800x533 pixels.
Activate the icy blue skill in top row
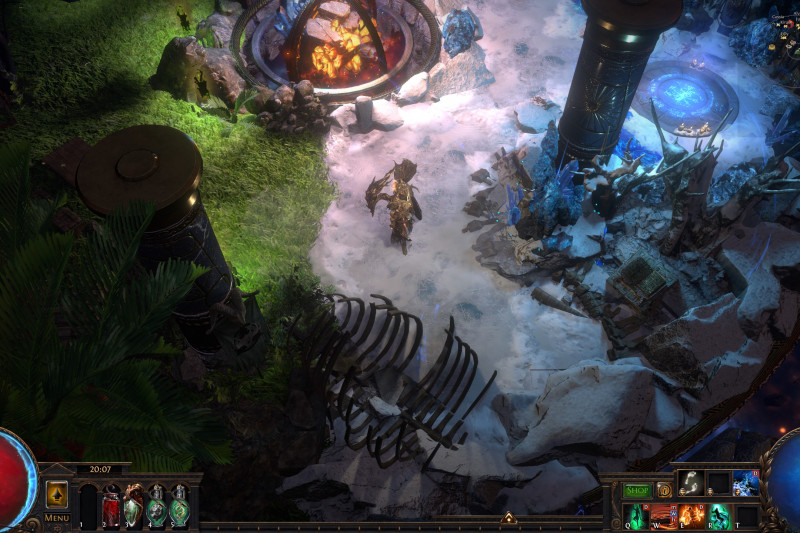(x=746, y=483)
